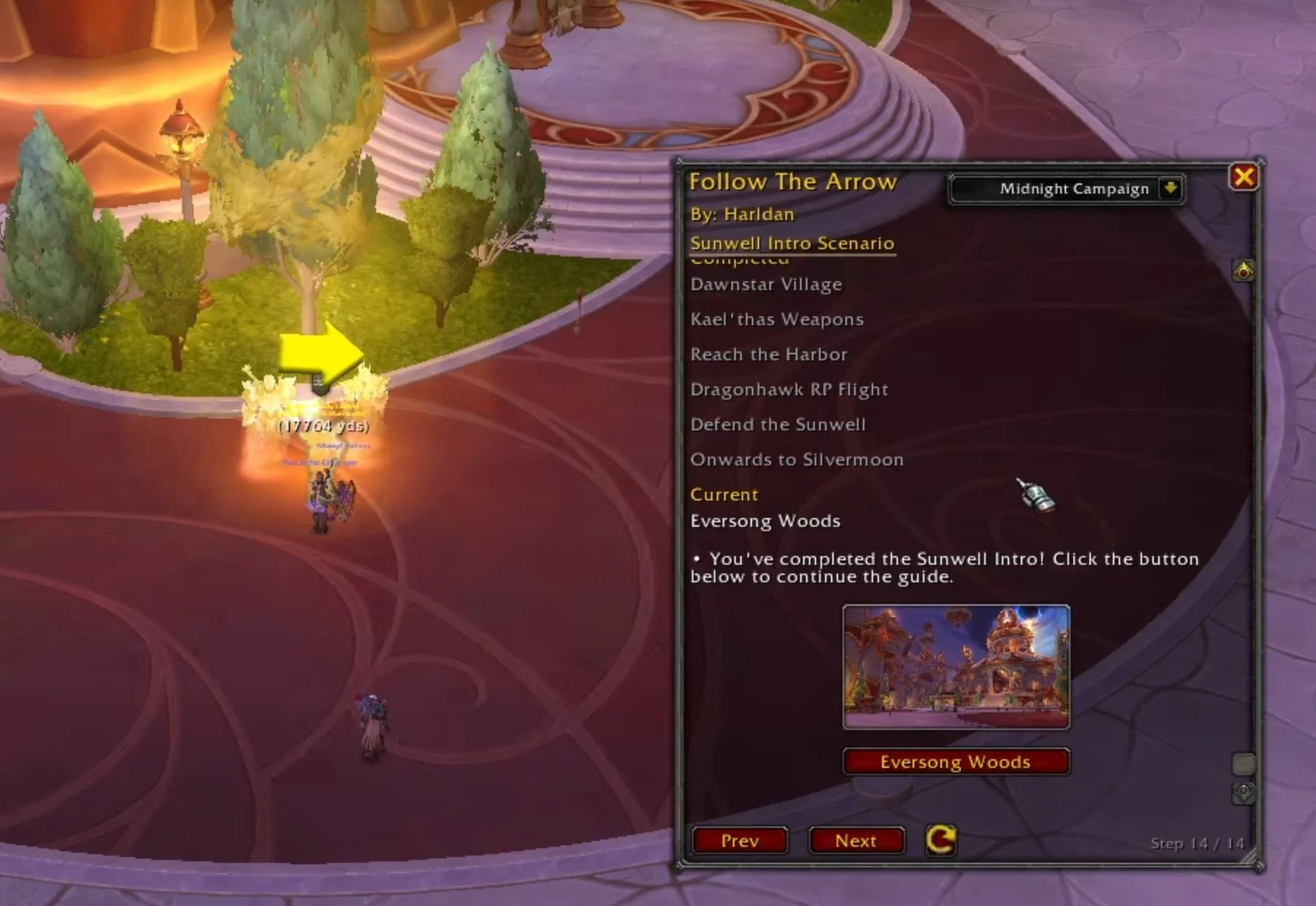This screenshot has width=1316, height=906.
Task: Choose the Onwards to Silvermoon step
Action: point(796,460)
